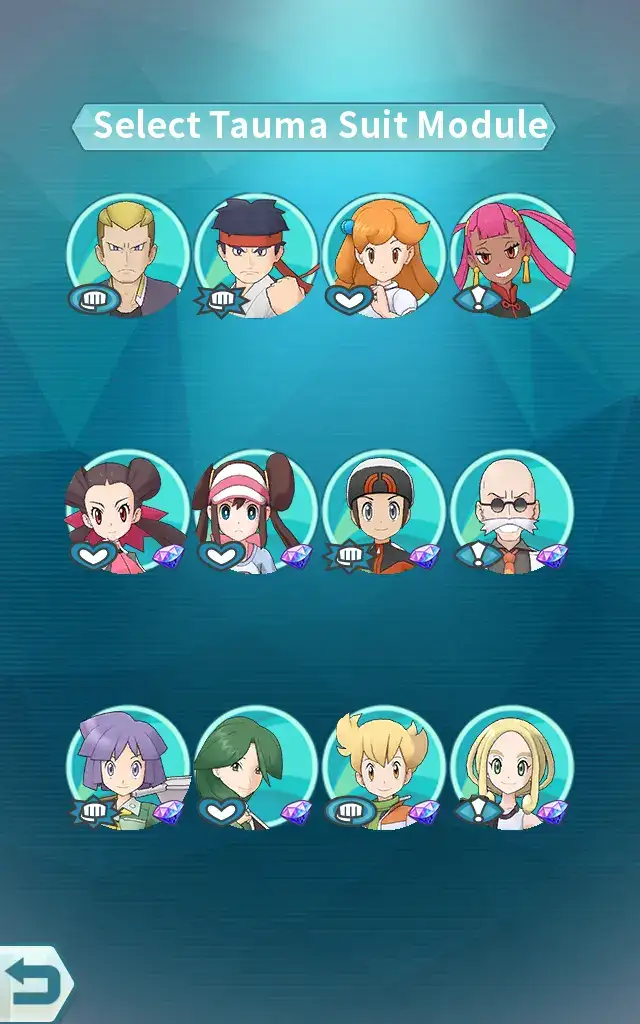Select the girl wearing the white-pink visor

click(x=256, y=512)
